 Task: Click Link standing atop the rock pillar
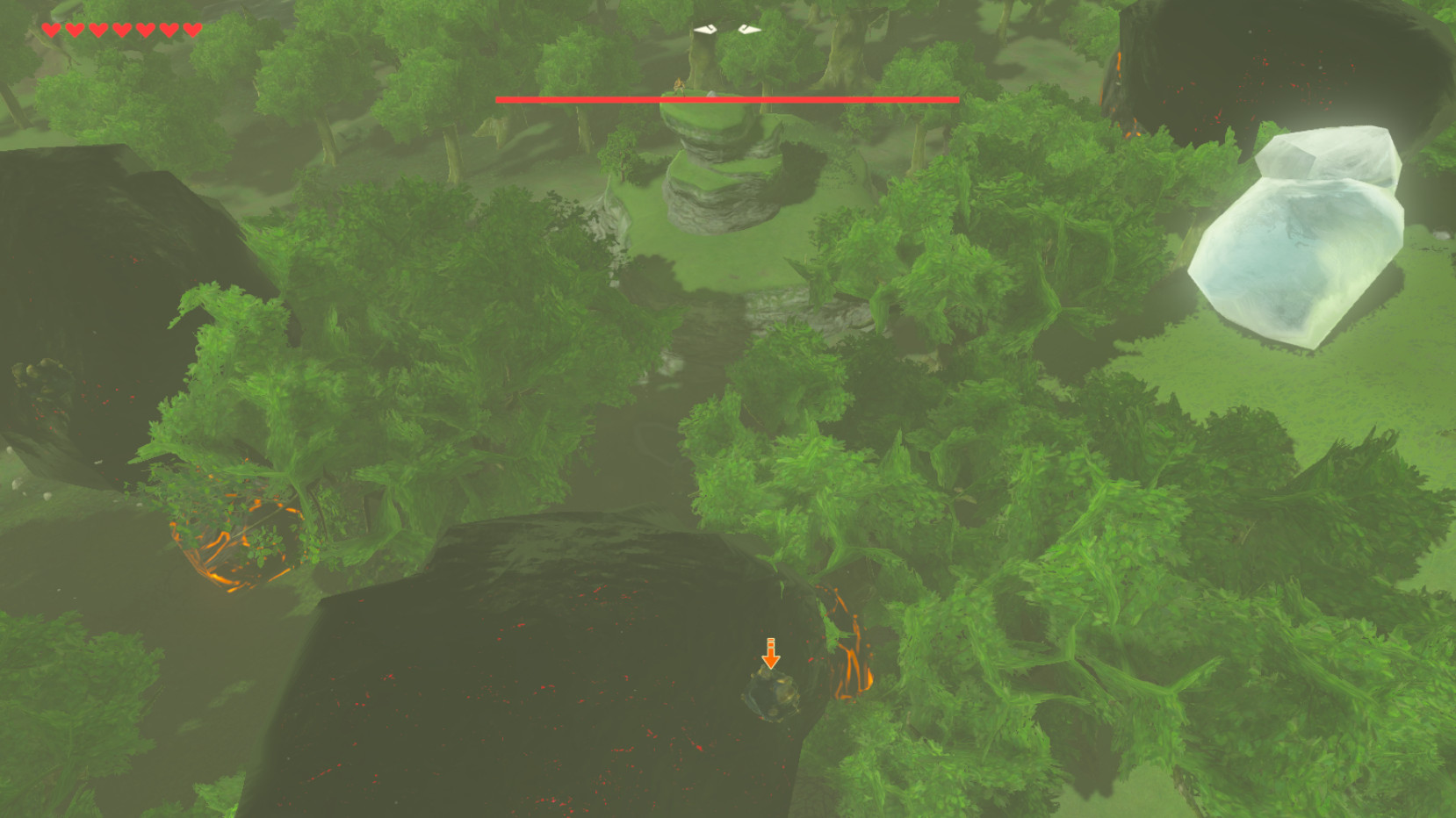tap(681, 86)
